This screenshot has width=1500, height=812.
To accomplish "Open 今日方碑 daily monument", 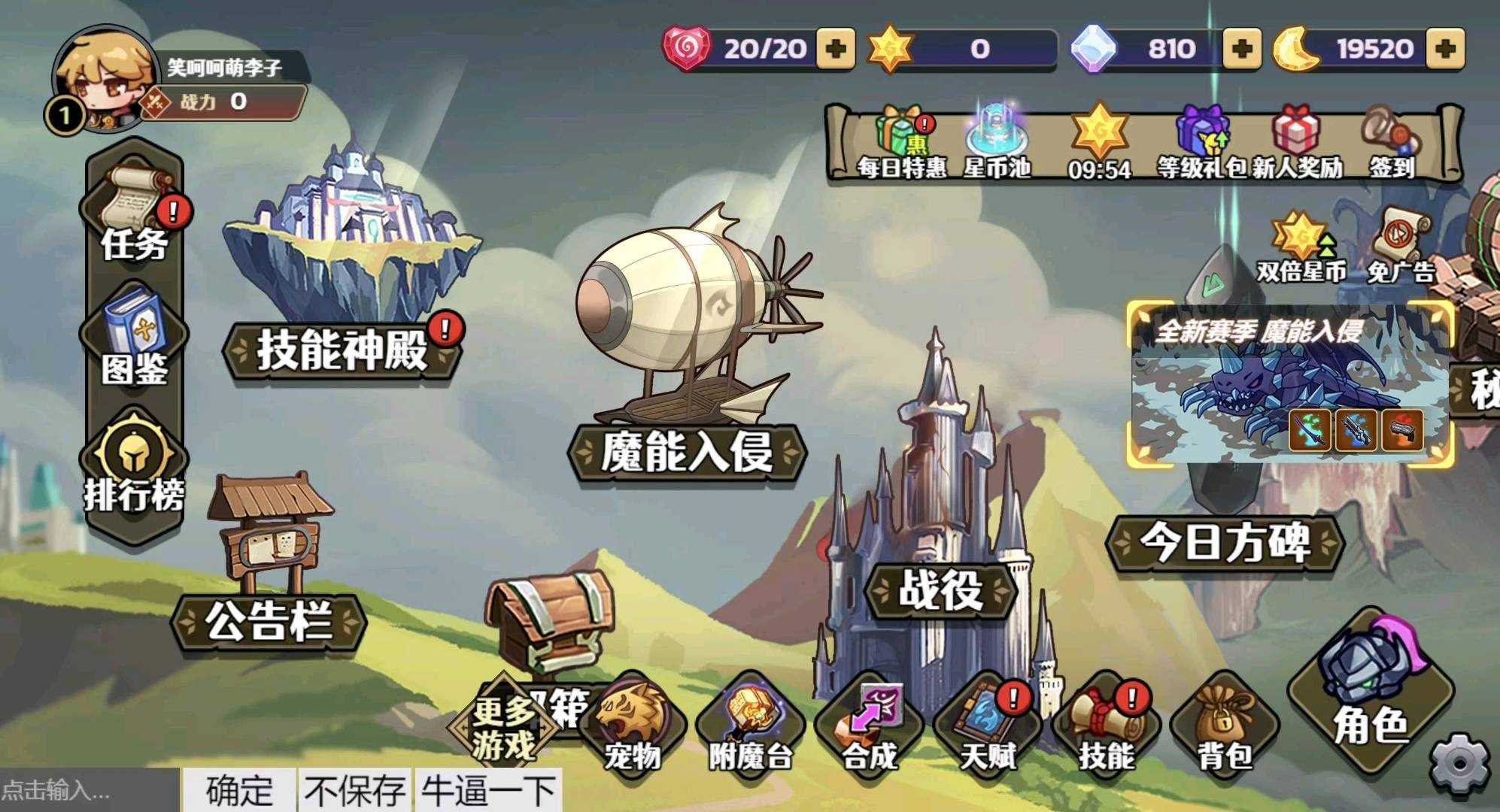I will pyautogui.click(x=1225, y=541).
